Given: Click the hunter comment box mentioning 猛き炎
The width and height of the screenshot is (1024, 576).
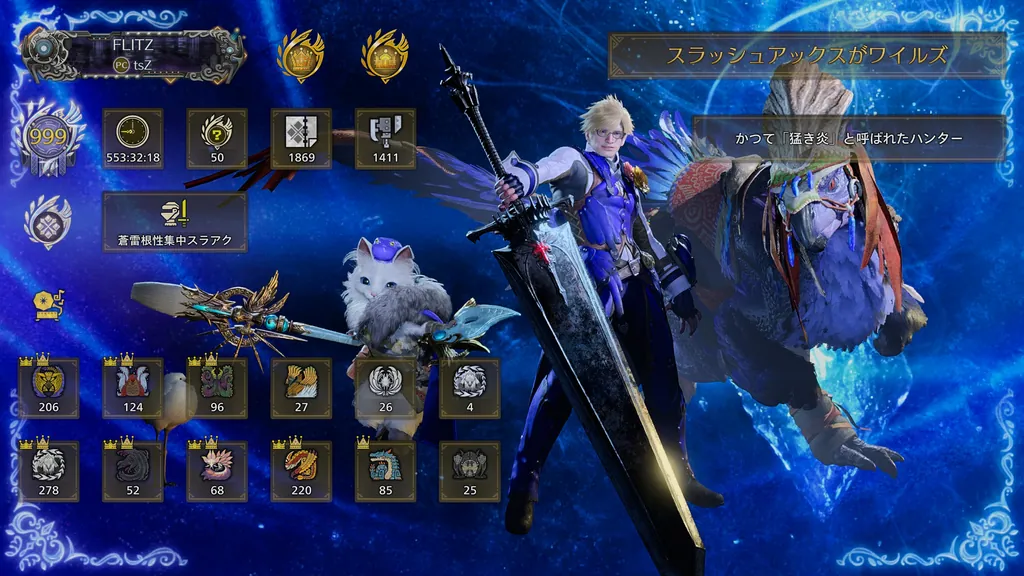Looking at the screenshot, I should [x=849, y=138].
